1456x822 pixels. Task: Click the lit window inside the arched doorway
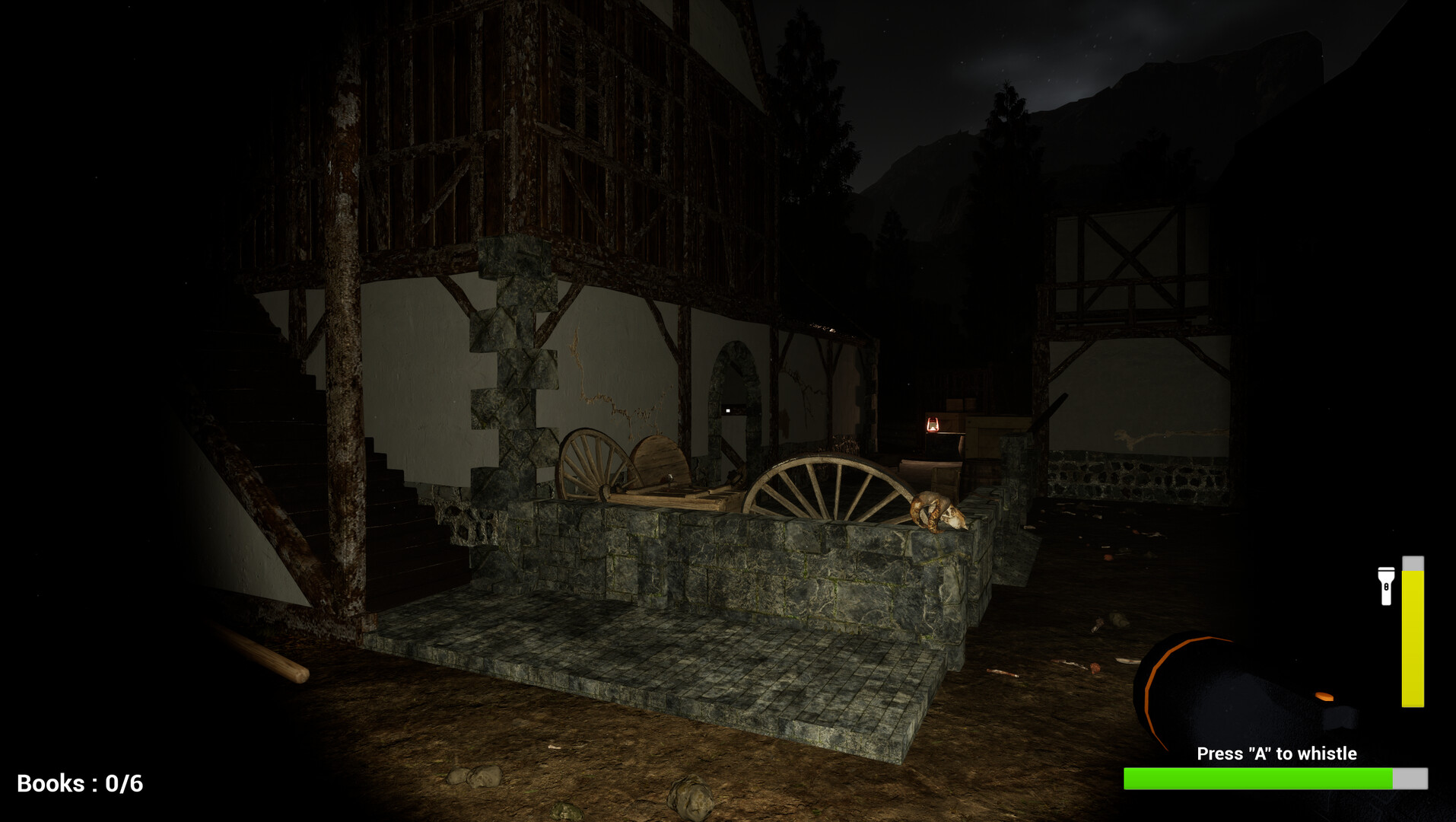(730, 412)
